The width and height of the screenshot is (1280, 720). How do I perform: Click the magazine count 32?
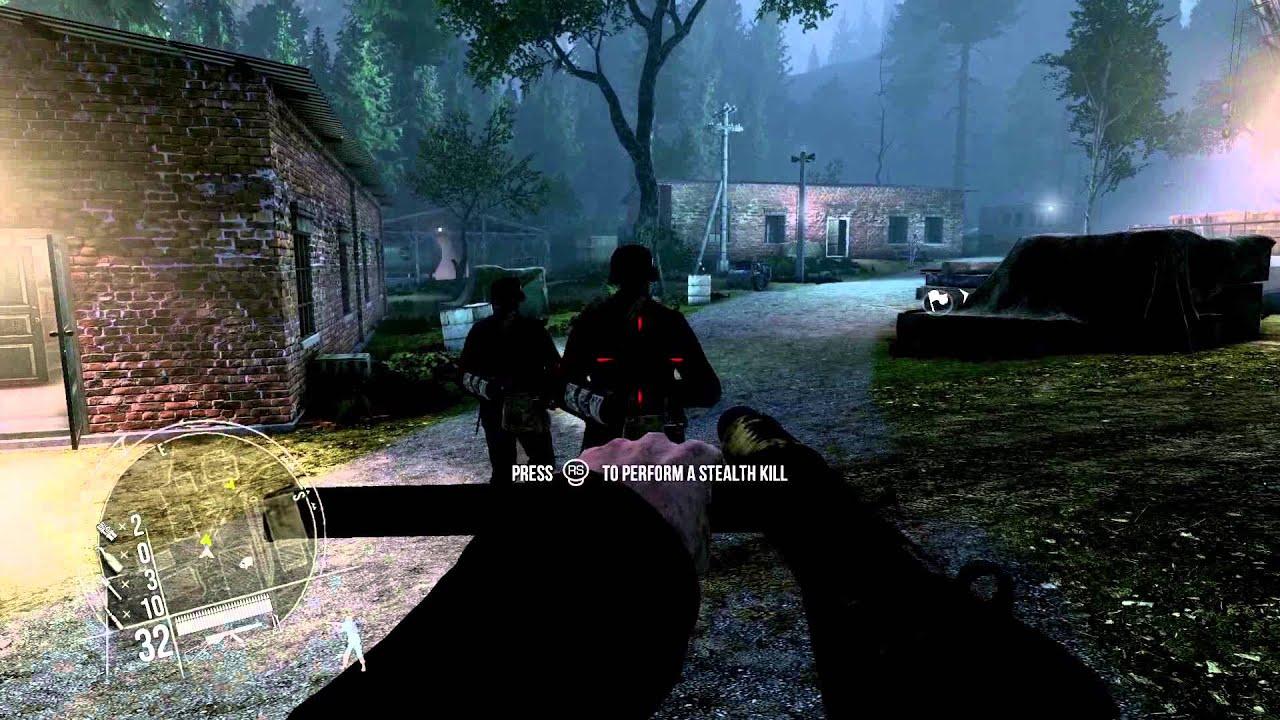pyautogui.click(x=151, y=638)
